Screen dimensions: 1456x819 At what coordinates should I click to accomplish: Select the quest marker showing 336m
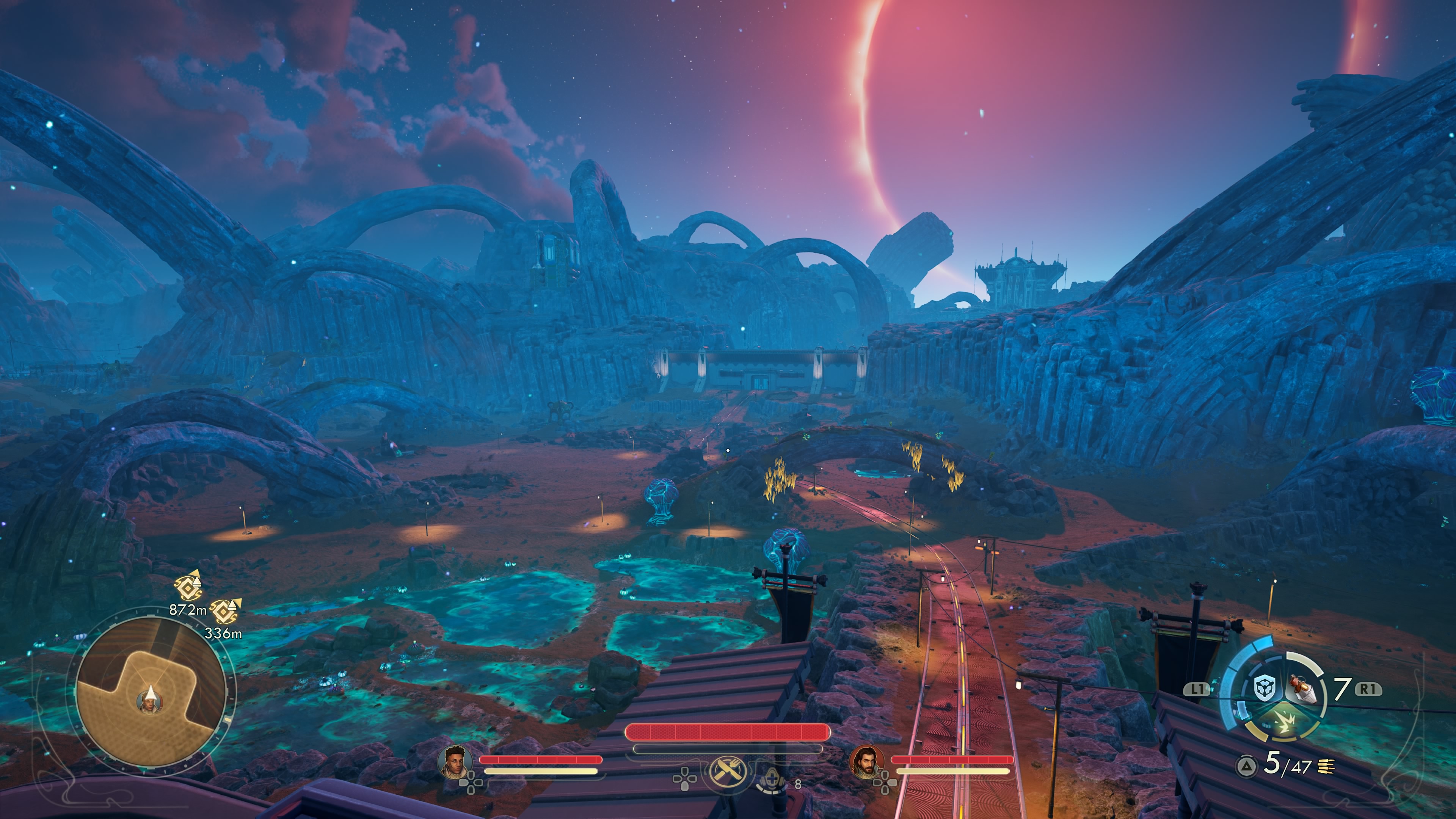225,610
